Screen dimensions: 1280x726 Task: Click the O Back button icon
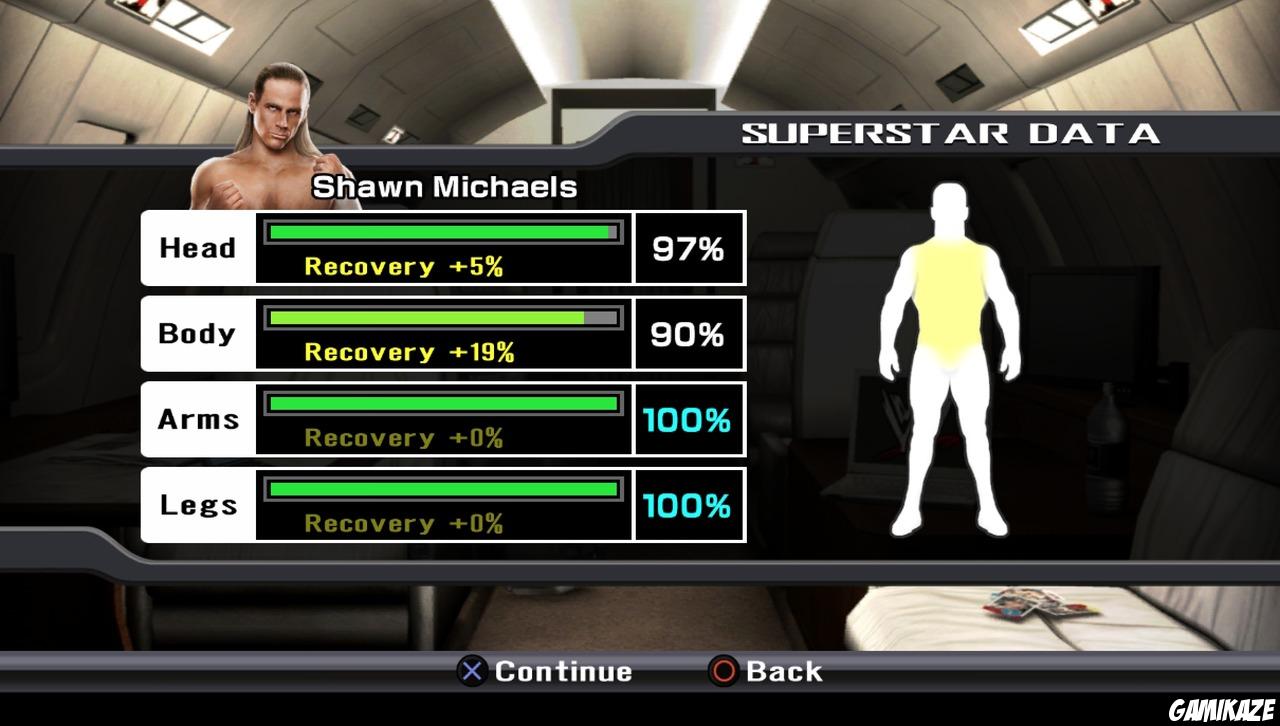(728, 671)
